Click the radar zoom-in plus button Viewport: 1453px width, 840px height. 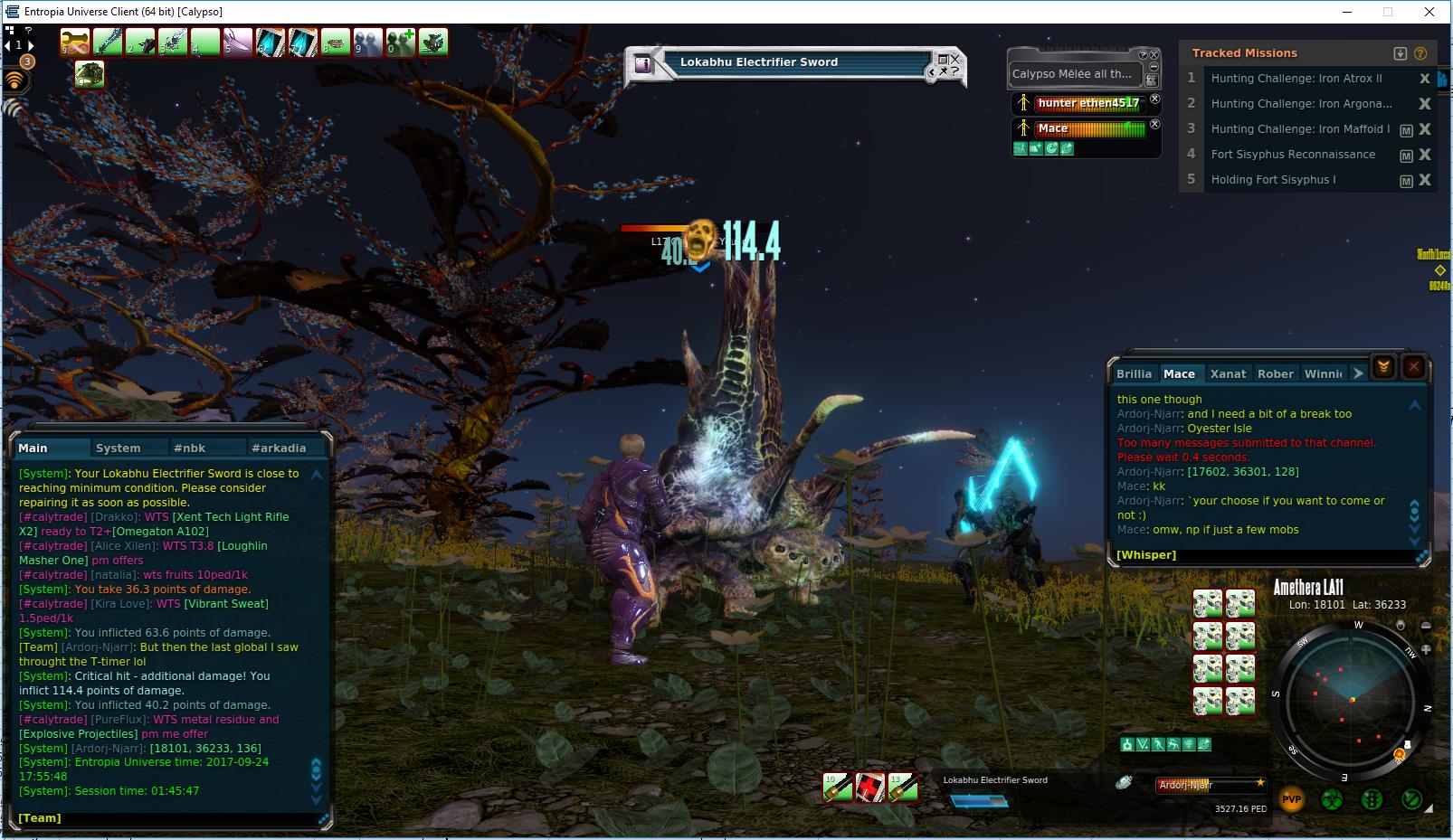pyautogui.click(x=1427, y=649)
